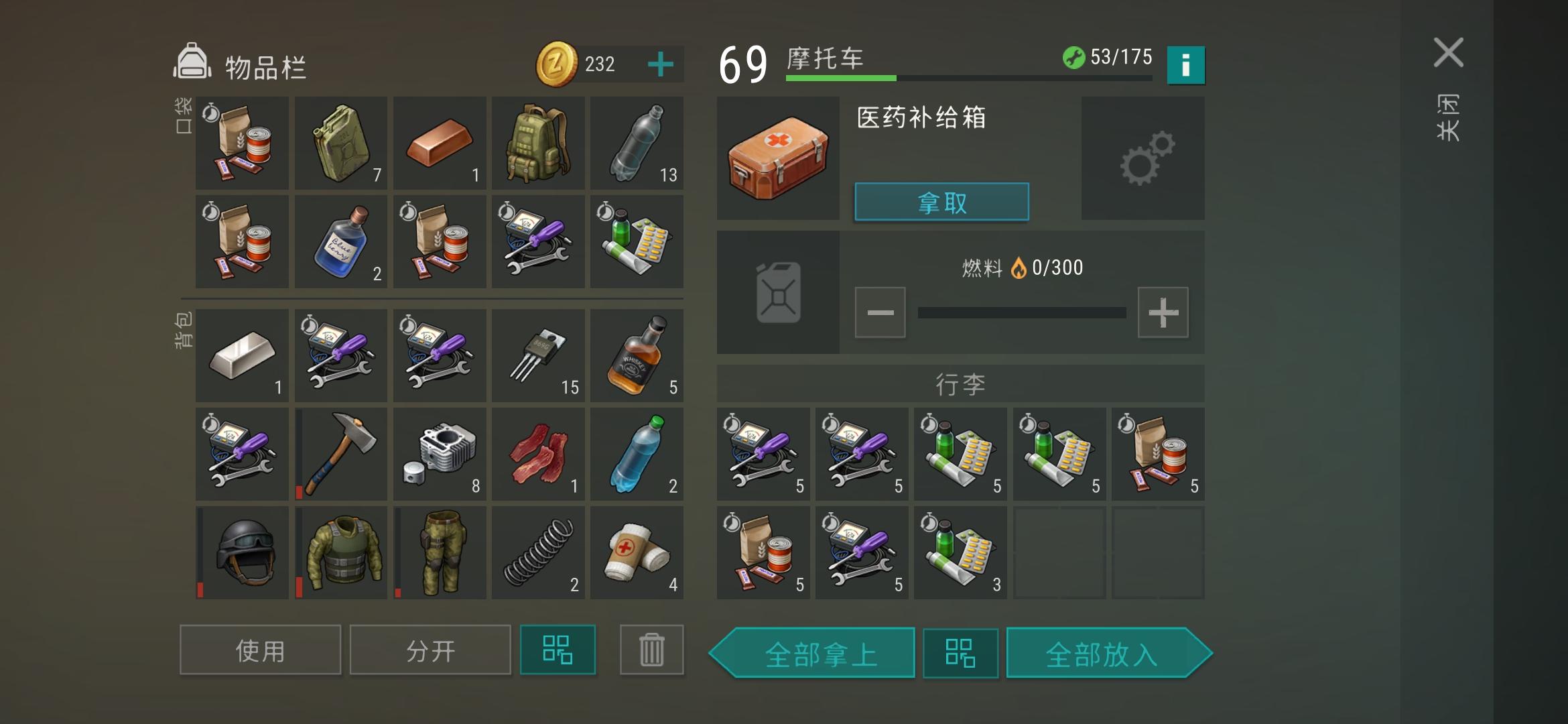1568x724 pixels.
Task: Select the copper bar item
Action: pos(440,143)
